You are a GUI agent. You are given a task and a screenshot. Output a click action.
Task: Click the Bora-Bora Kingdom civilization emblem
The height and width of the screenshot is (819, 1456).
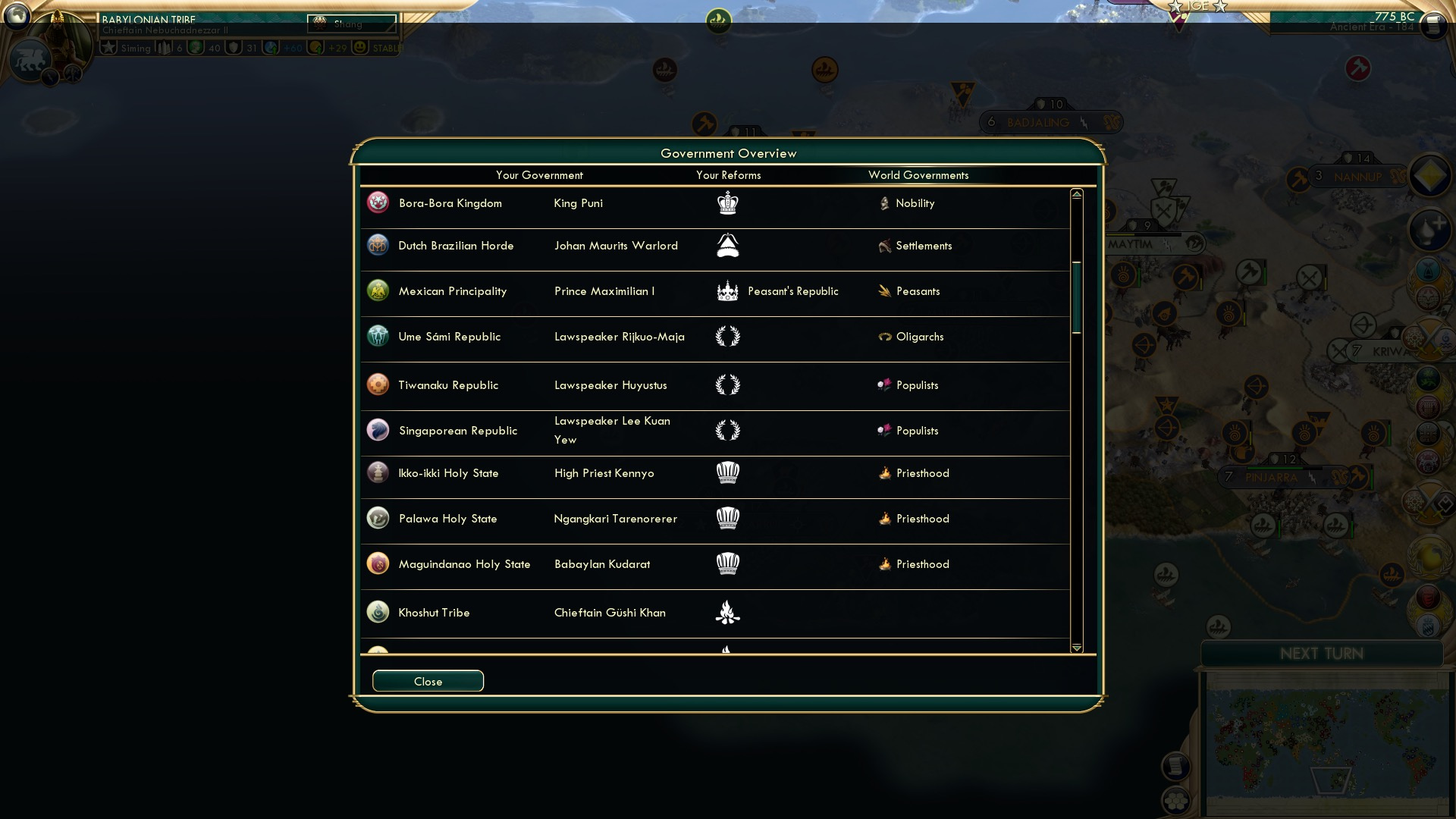tap(378, 202)
